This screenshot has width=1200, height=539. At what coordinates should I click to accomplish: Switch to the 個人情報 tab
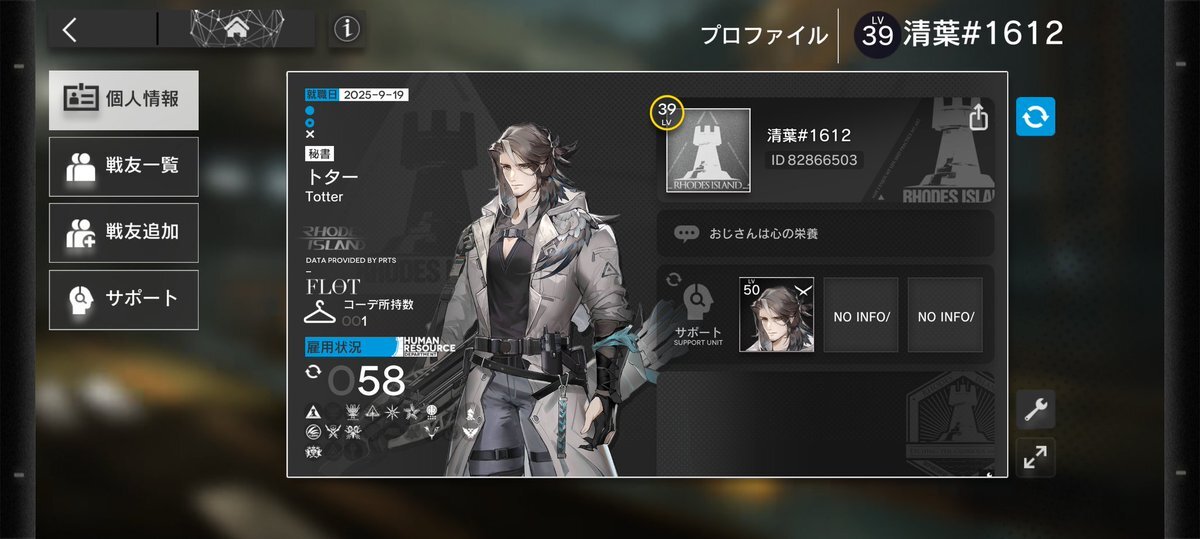(124, 100)
